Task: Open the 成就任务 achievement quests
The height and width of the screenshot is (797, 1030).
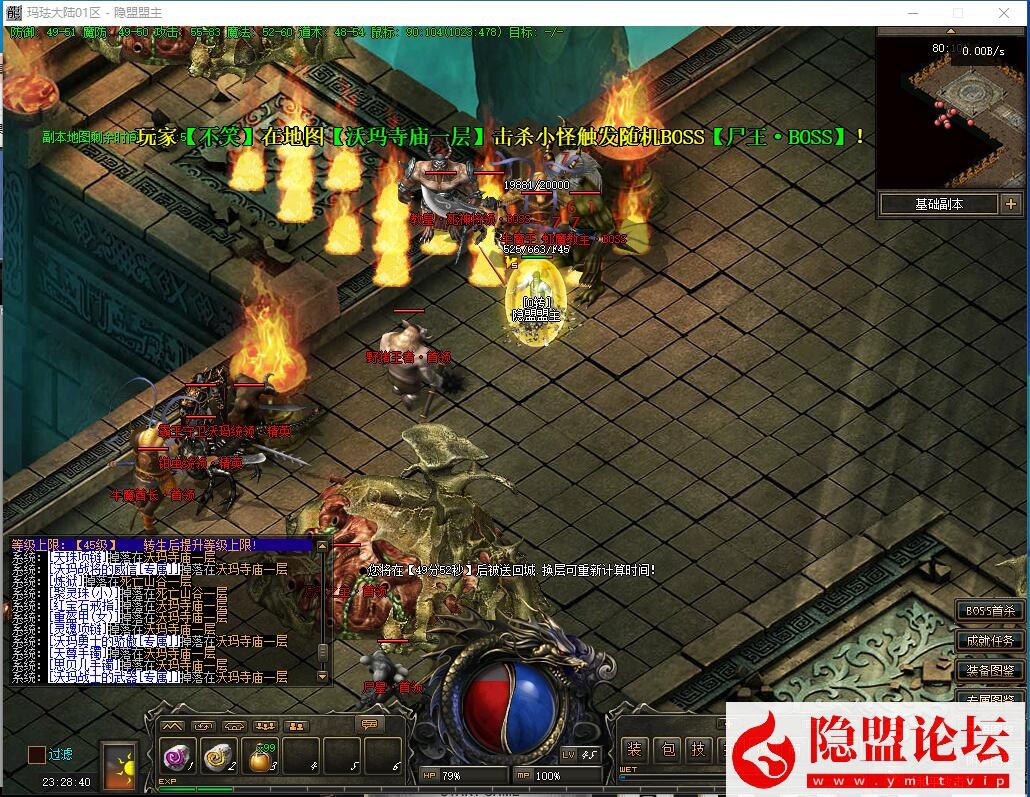Action: [x=989, y=641]
